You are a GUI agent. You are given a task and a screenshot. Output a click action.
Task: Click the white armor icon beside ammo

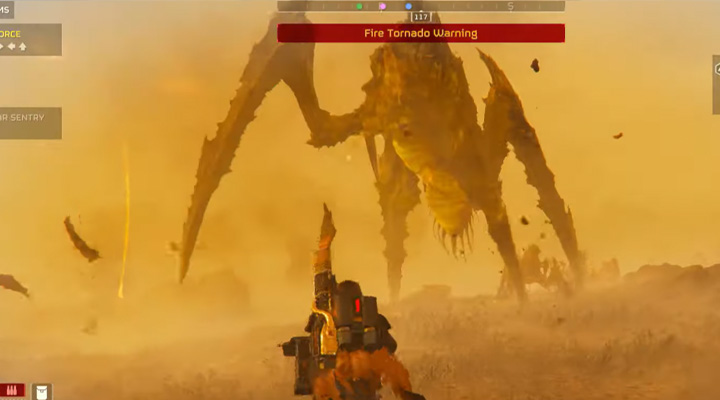(x=42, y=391)
